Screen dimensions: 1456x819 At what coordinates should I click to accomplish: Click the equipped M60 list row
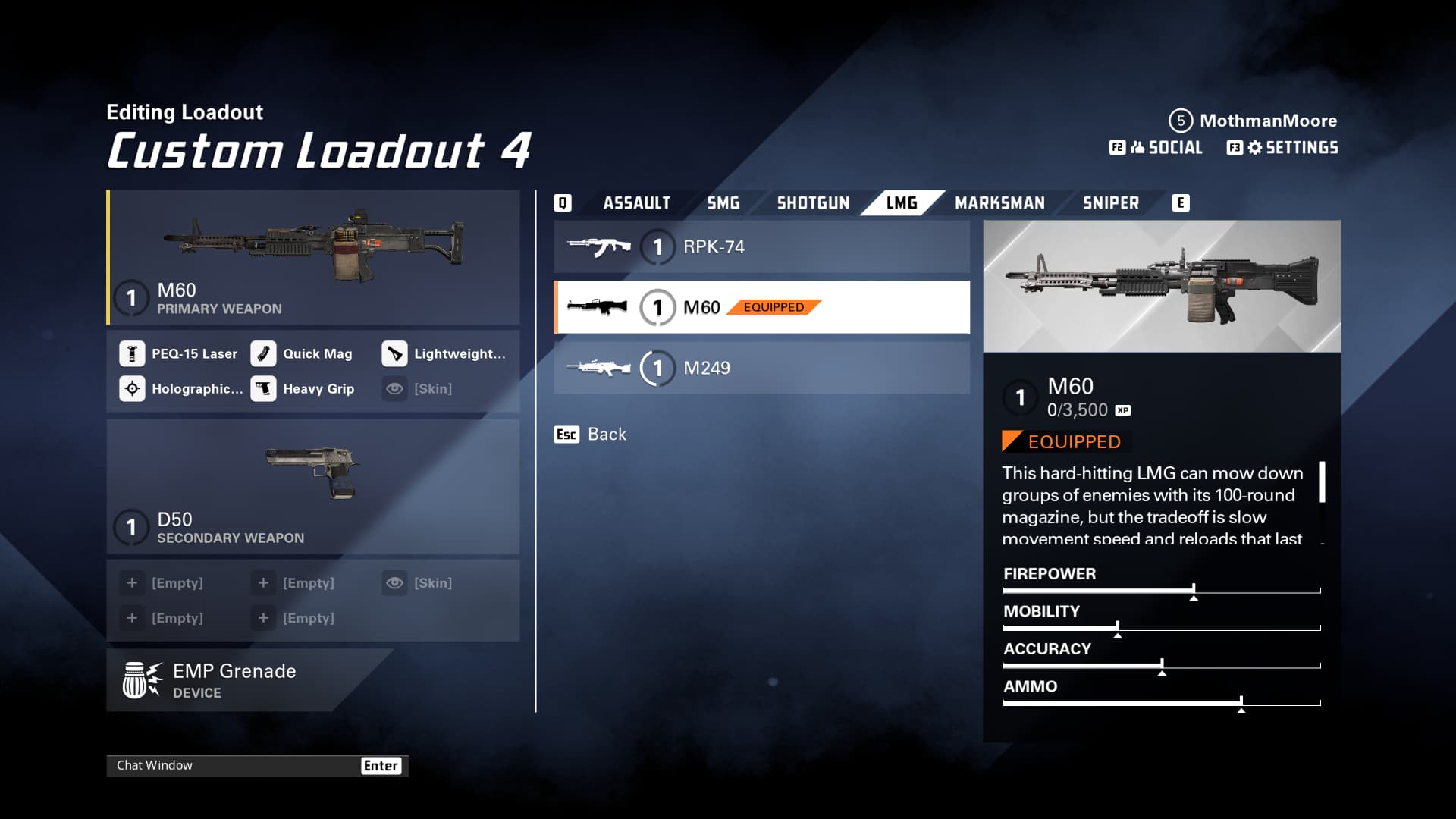click(761, 308)
